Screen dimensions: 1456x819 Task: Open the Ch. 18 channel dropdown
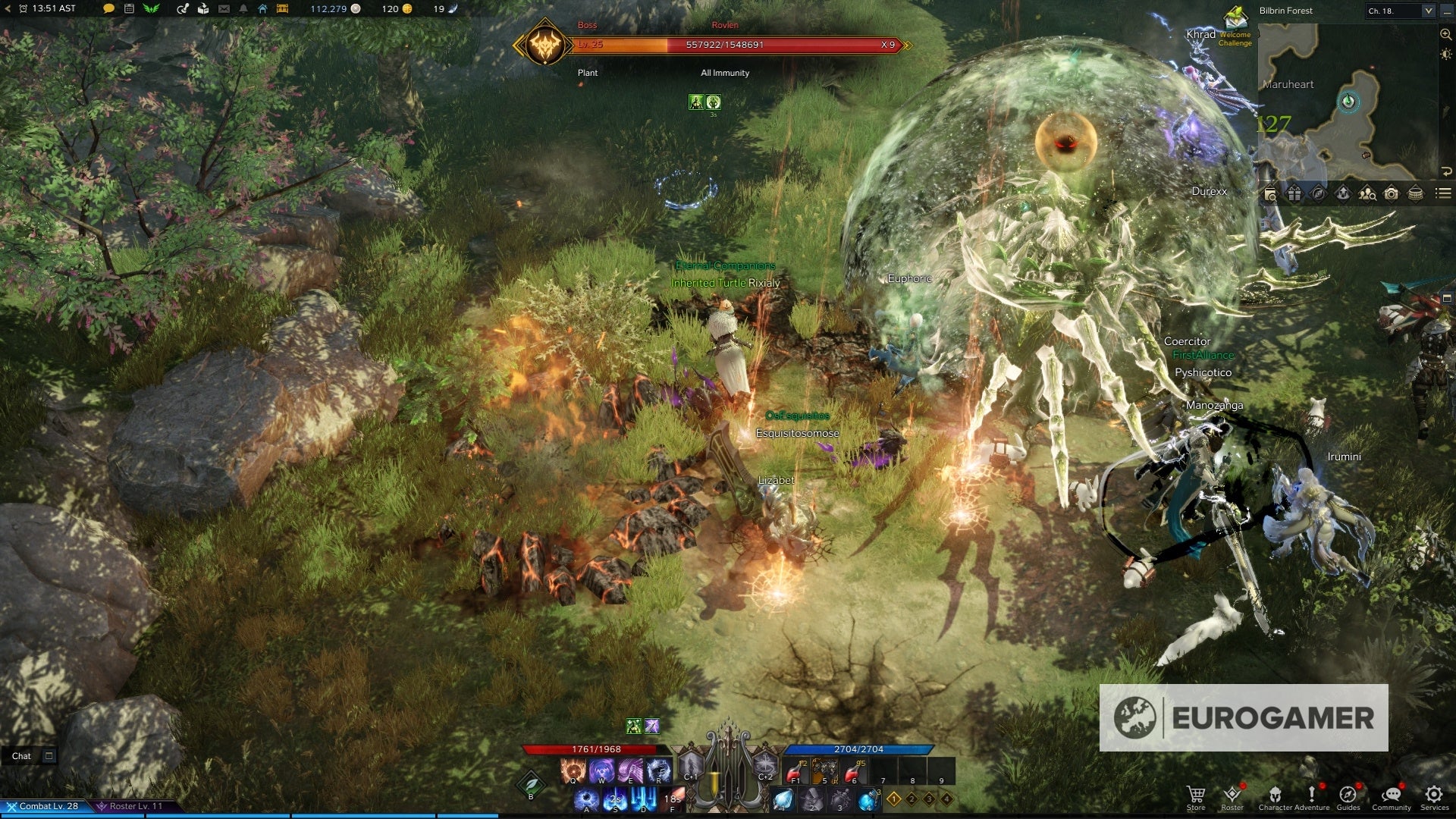pyautogui.click(x=1428, y=11)
